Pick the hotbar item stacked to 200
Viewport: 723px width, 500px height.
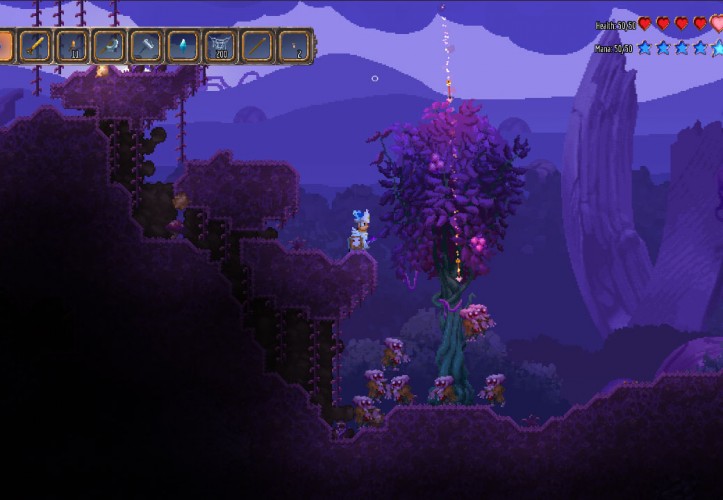click(221, 45)
